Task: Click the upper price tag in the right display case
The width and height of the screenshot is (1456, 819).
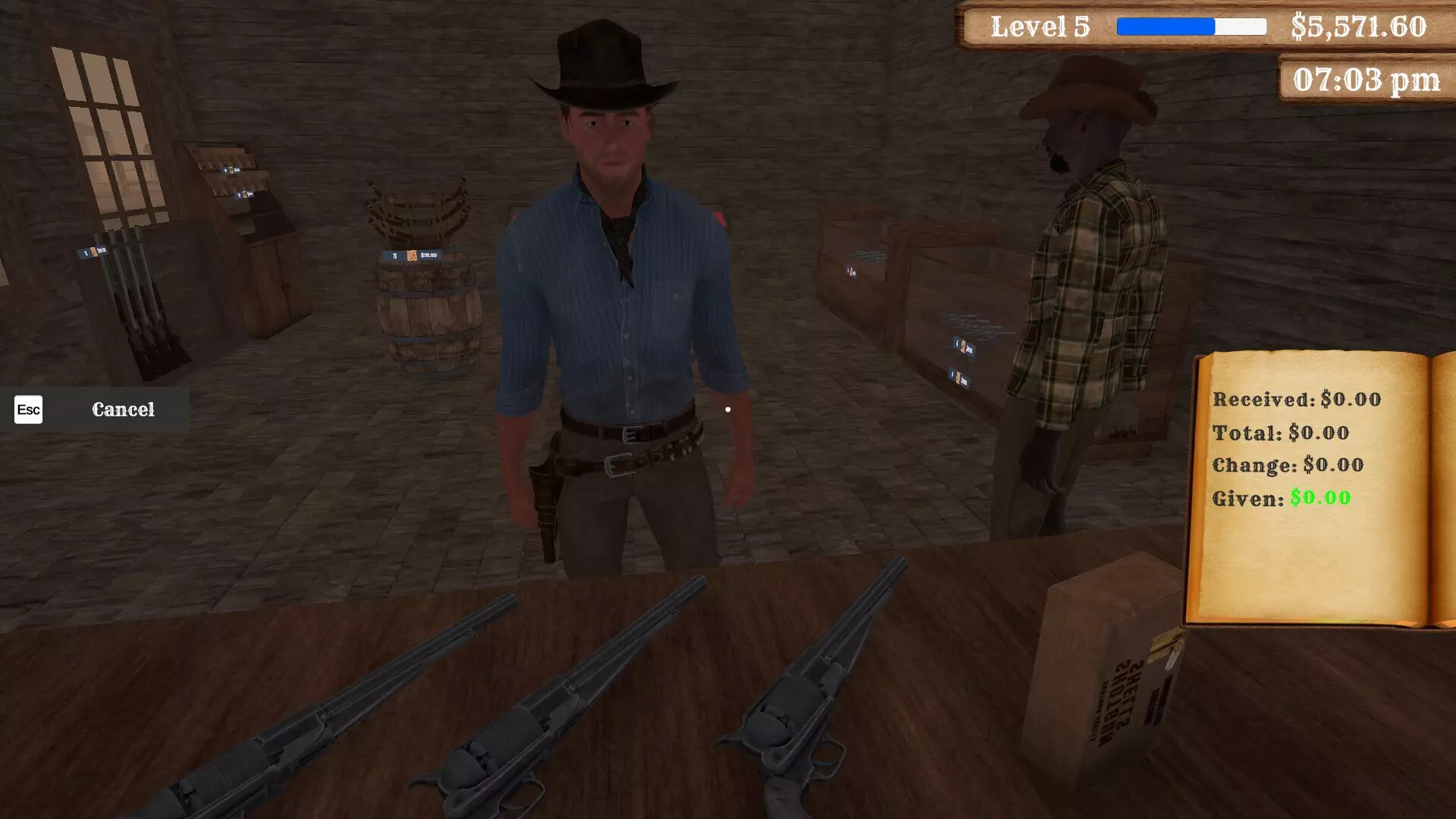Action: coord(963,347)
